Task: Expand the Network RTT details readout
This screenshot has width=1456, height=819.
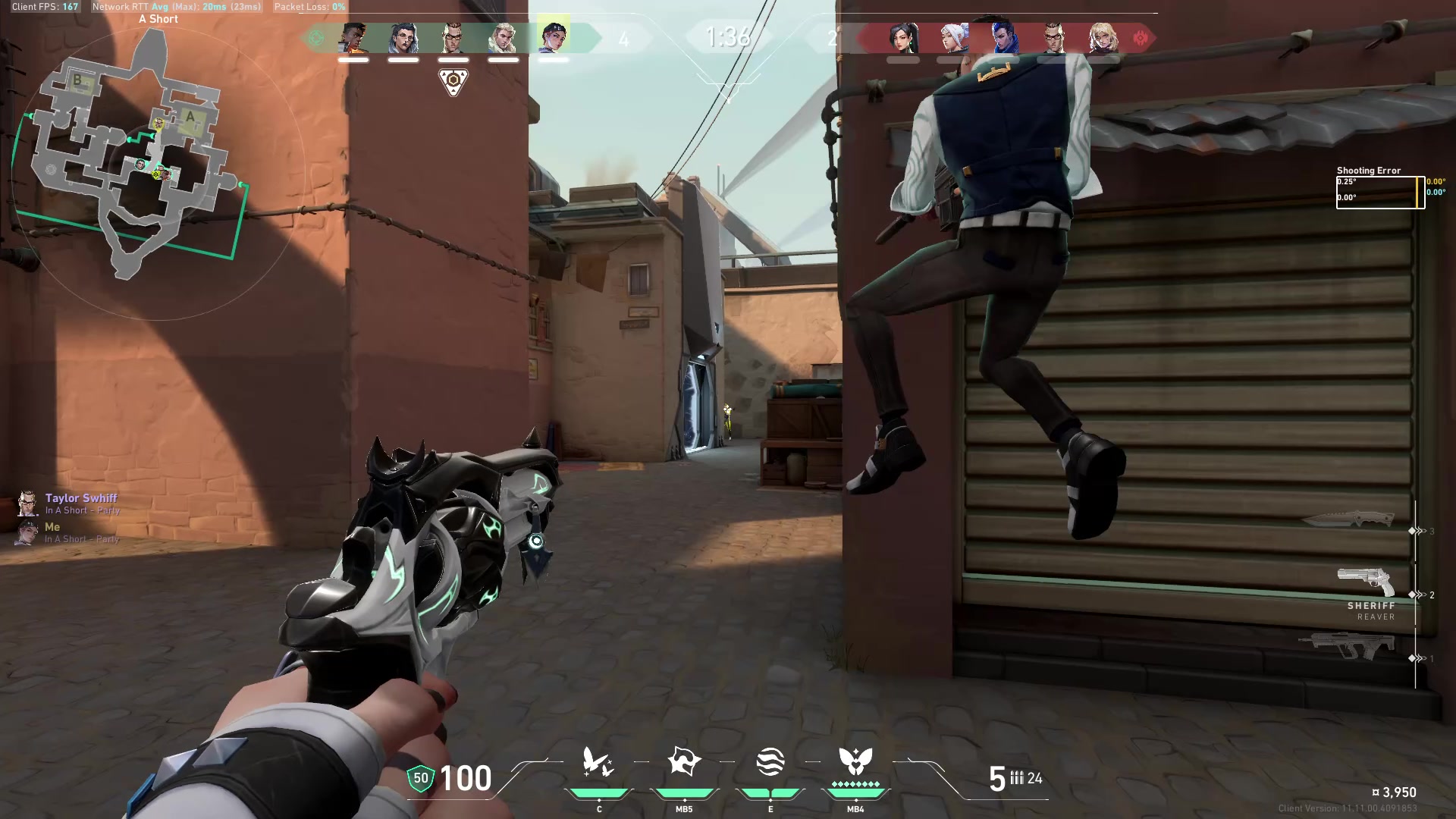Action: tap(174, 7)
